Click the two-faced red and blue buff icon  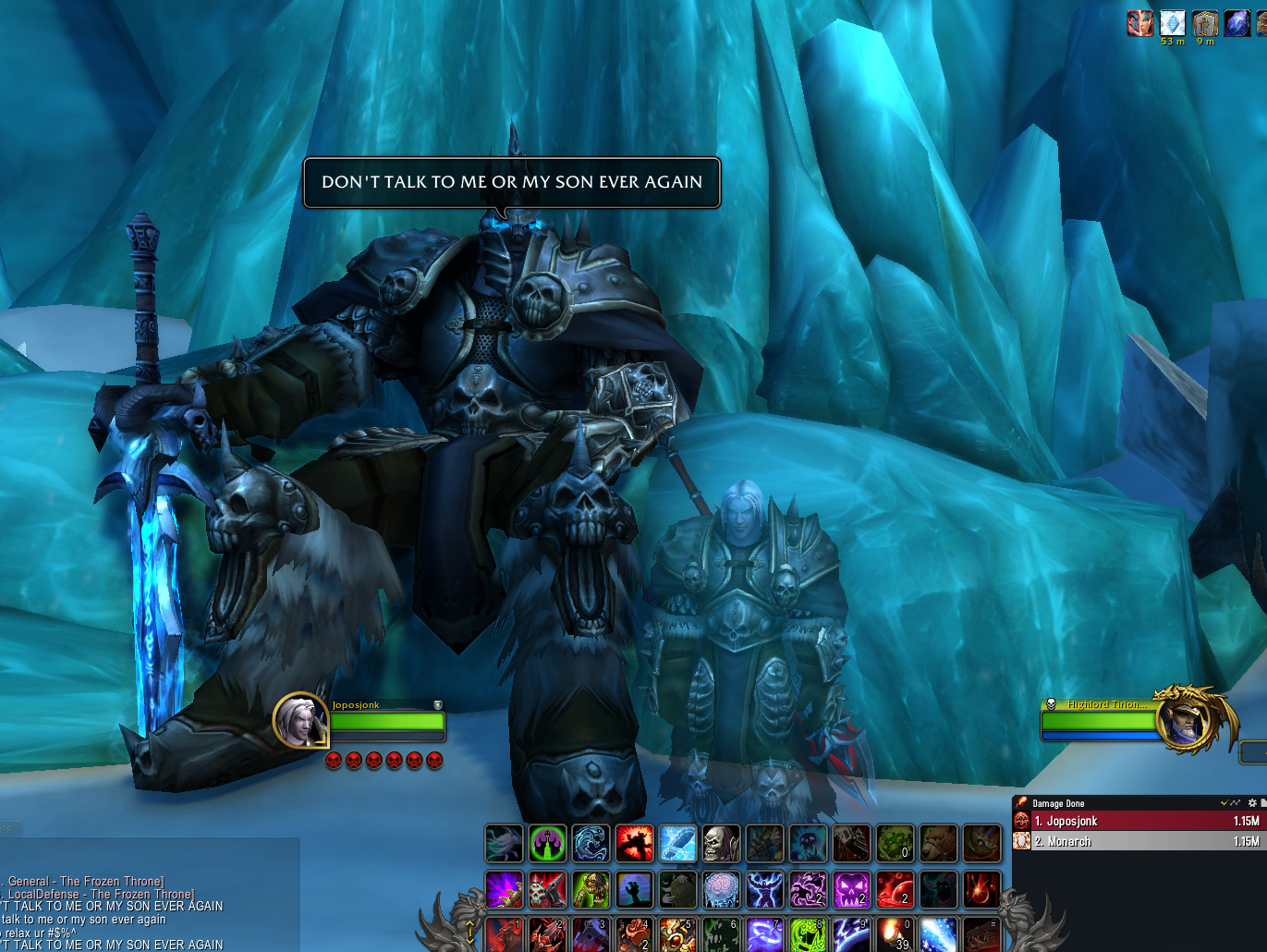coord(1139,23)
